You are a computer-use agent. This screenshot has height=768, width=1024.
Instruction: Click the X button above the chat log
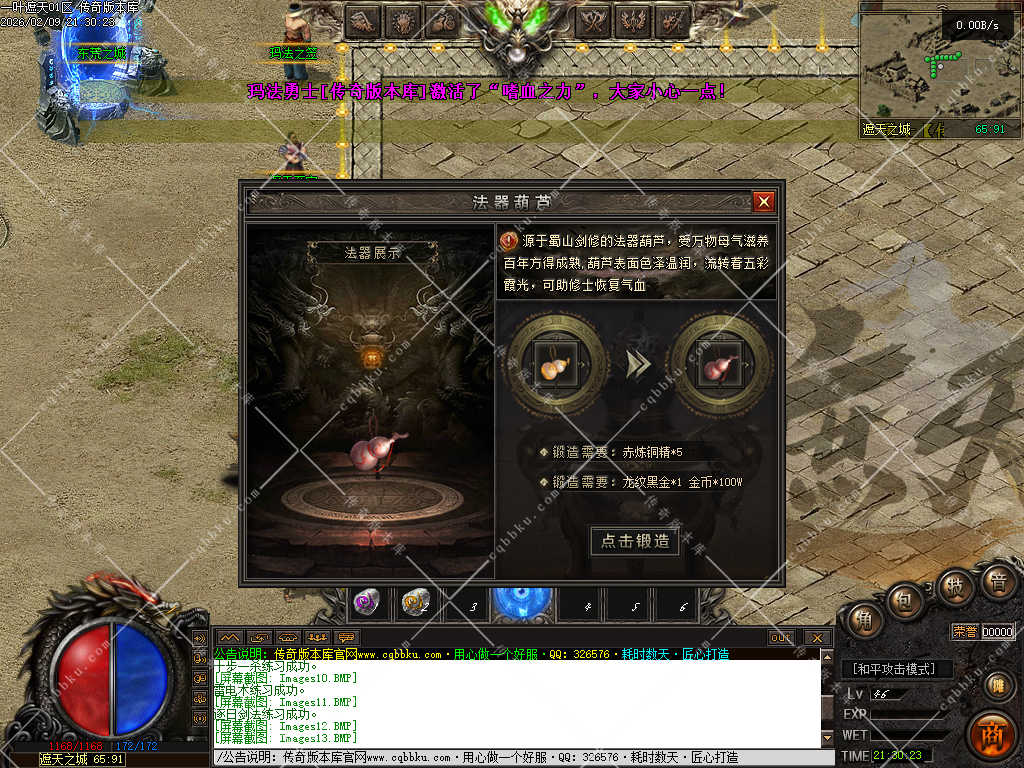[817, 637]
